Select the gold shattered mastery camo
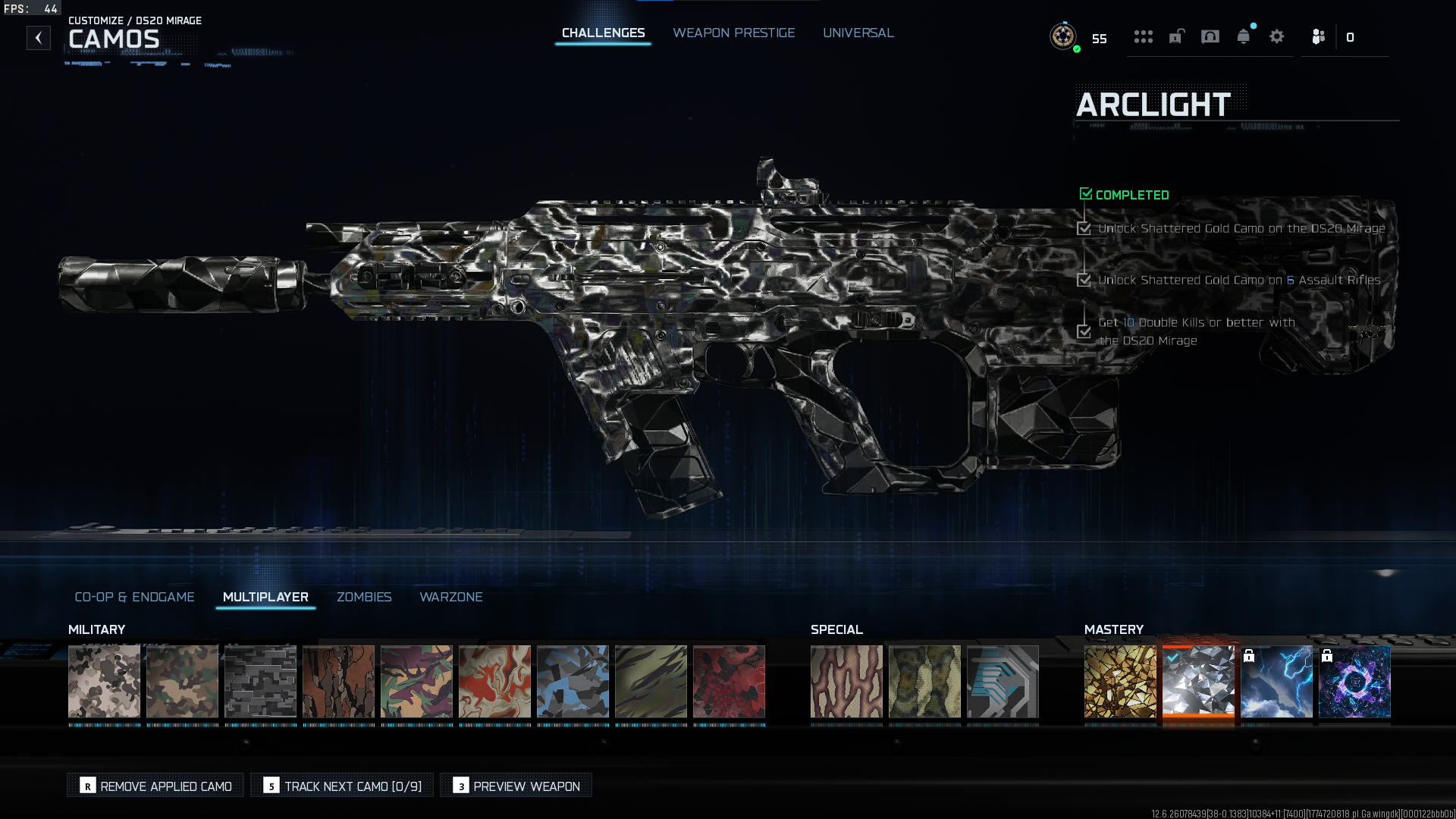 pos(1120,681)
